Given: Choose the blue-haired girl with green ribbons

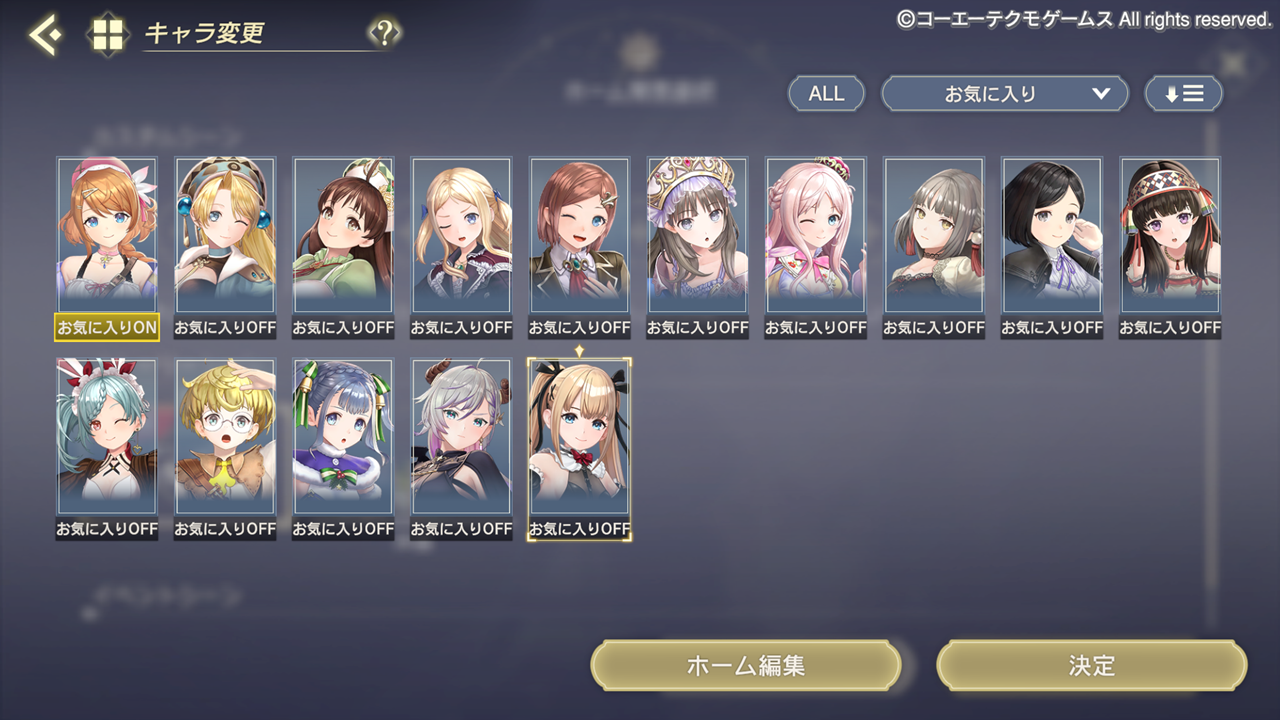Looking at the screenshot, I should [x=343, y=437].
